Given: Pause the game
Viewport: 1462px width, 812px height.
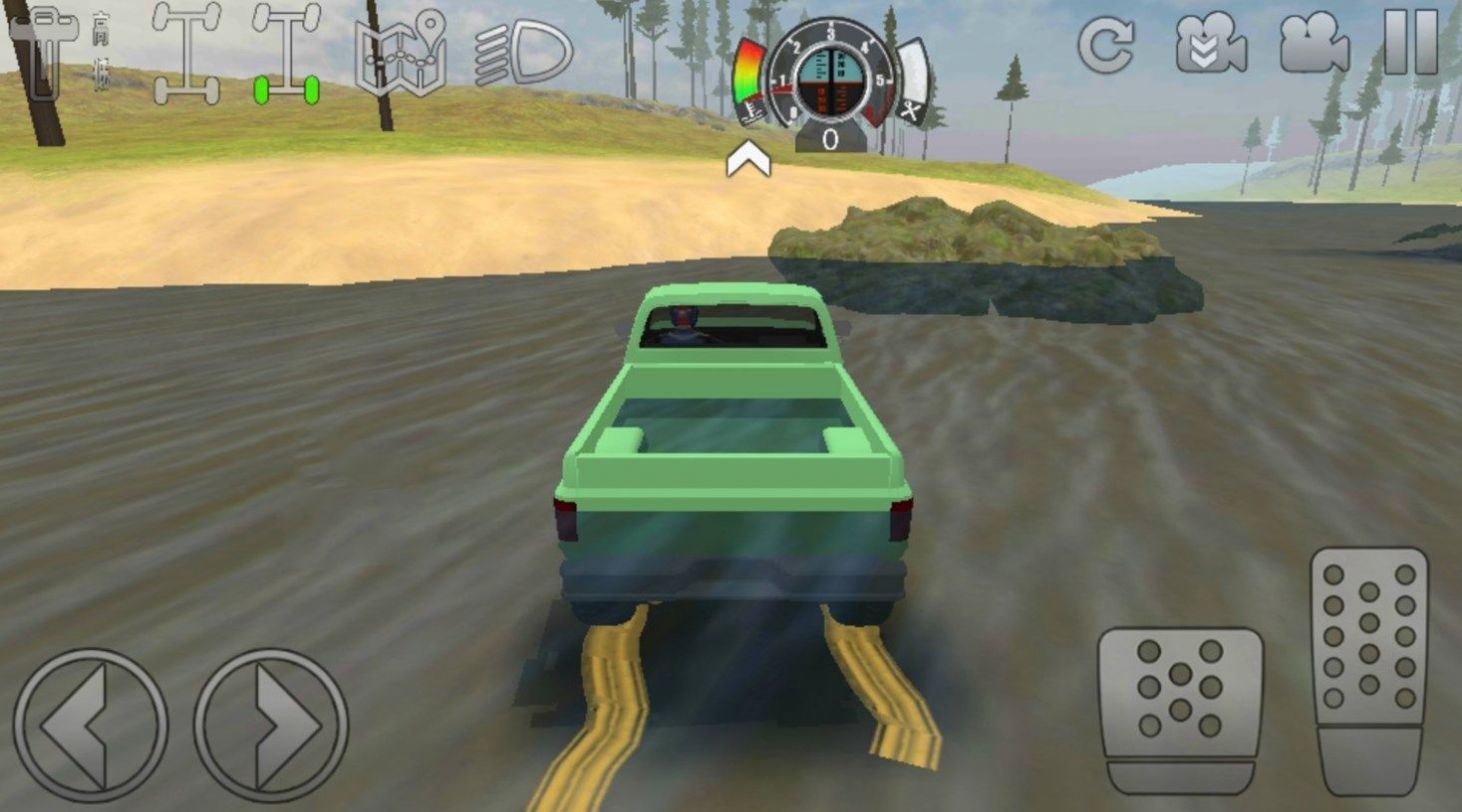Looking at the screenshot, I should click(x=1411, y=42).
